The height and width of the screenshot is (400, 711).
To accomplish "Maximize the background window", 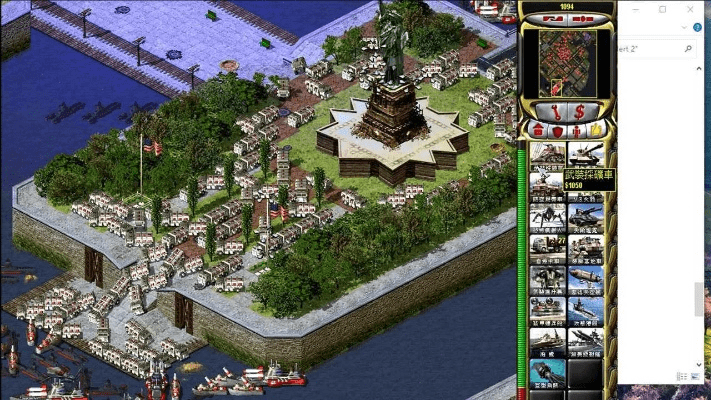I will coord(662,9).
